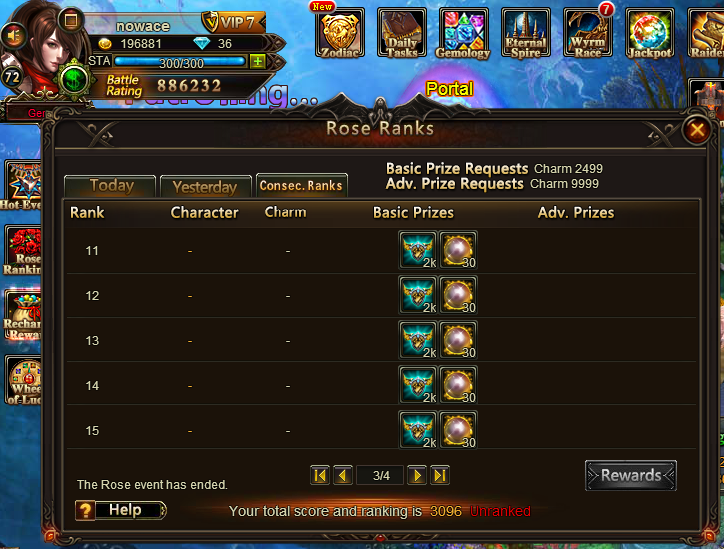Enter the Eternal Spire

[x=526, y=33]
